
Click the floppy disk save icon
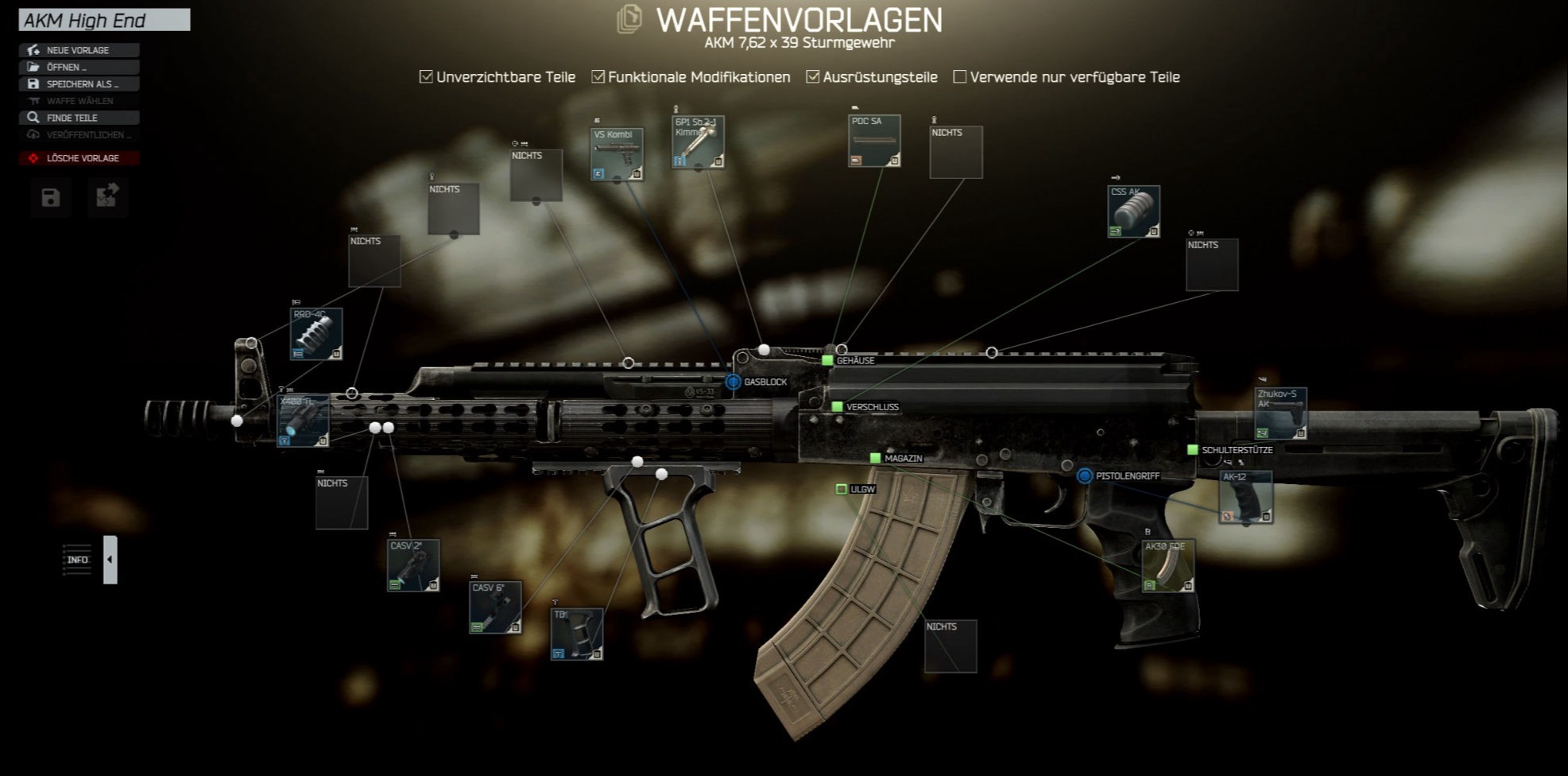pyautogui.click(x=51, y=197)
